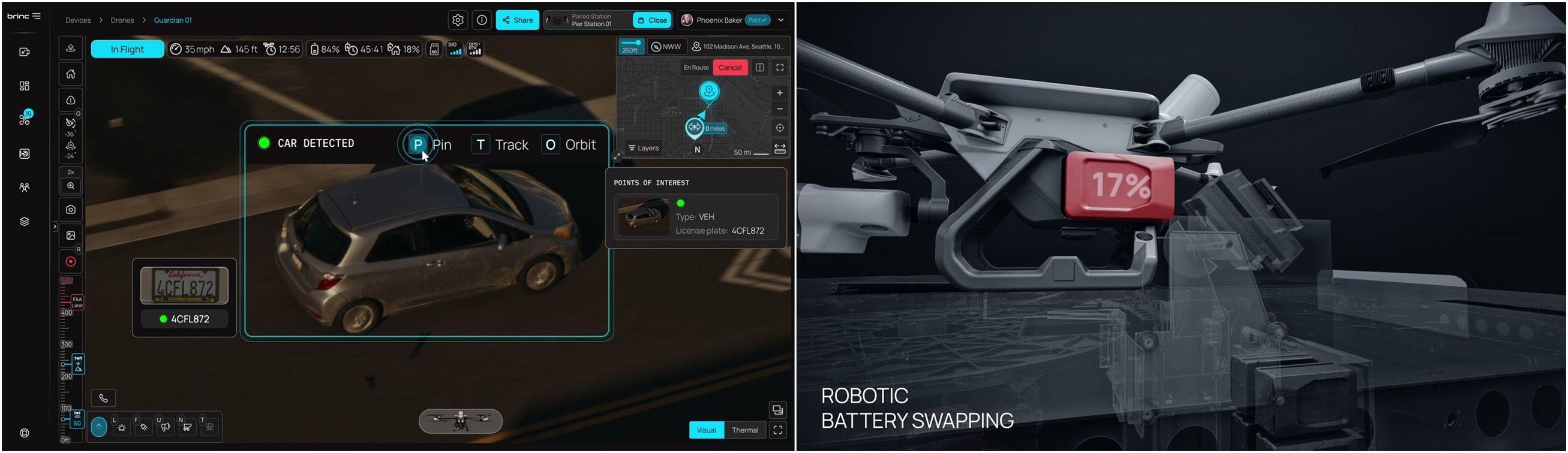
Task: Click the return-to-home icon
Action: [x=71, y=74]
